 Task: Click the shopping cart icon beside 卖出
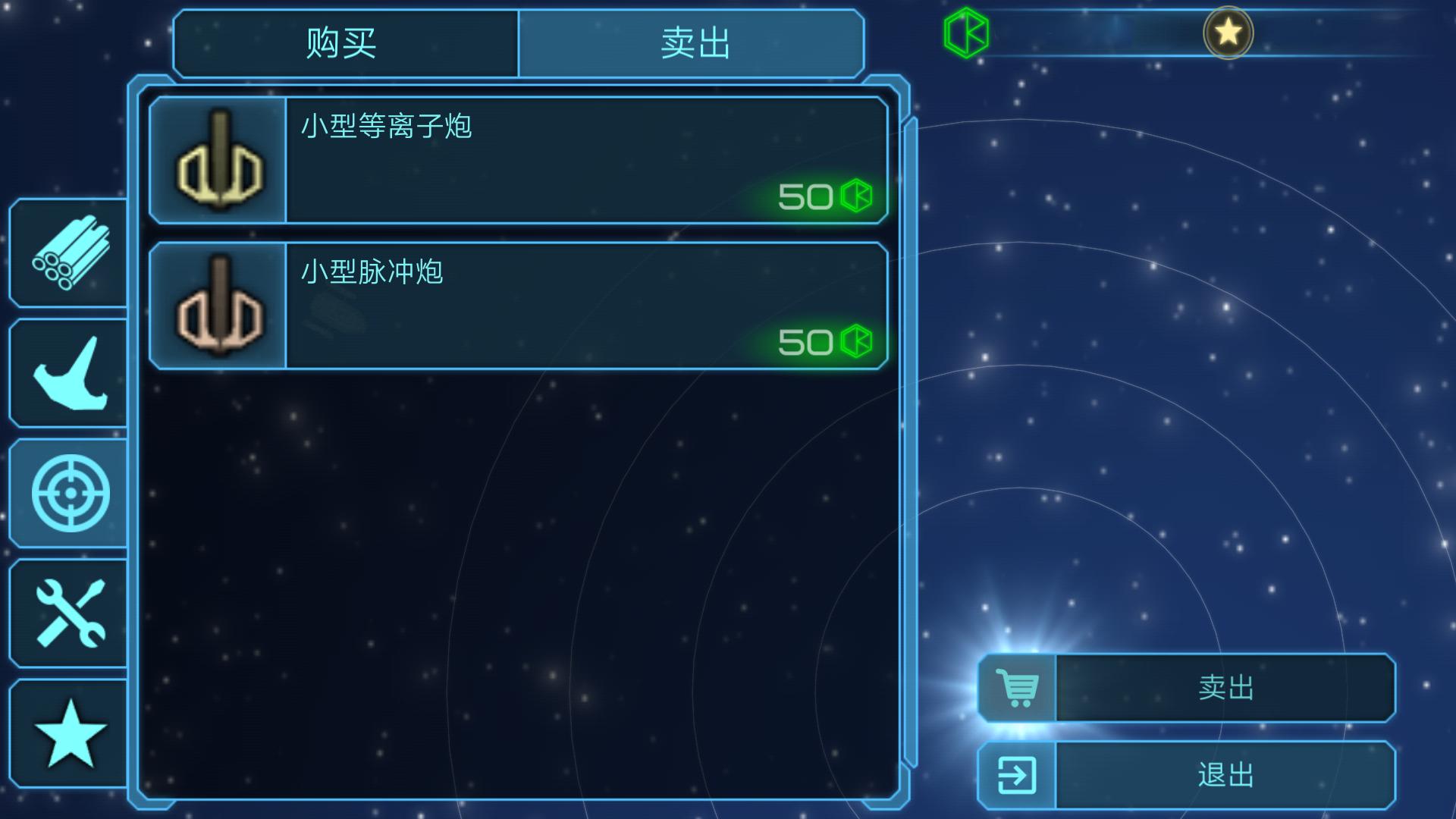(x=1018, y=689)
